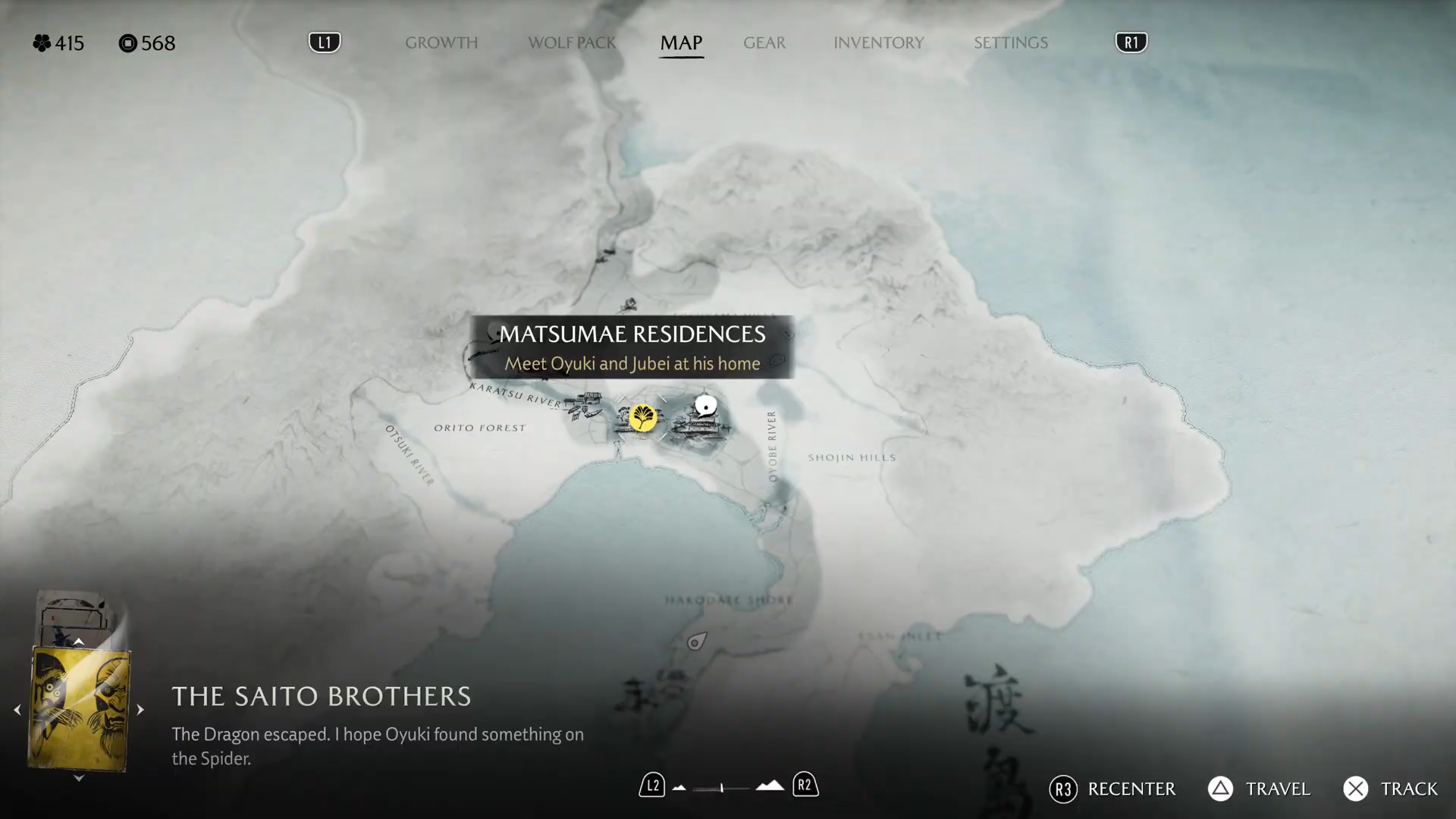1456x819 pixels.
Task: Select the yellow quest marker on map
Action: (x=643, y=418)
